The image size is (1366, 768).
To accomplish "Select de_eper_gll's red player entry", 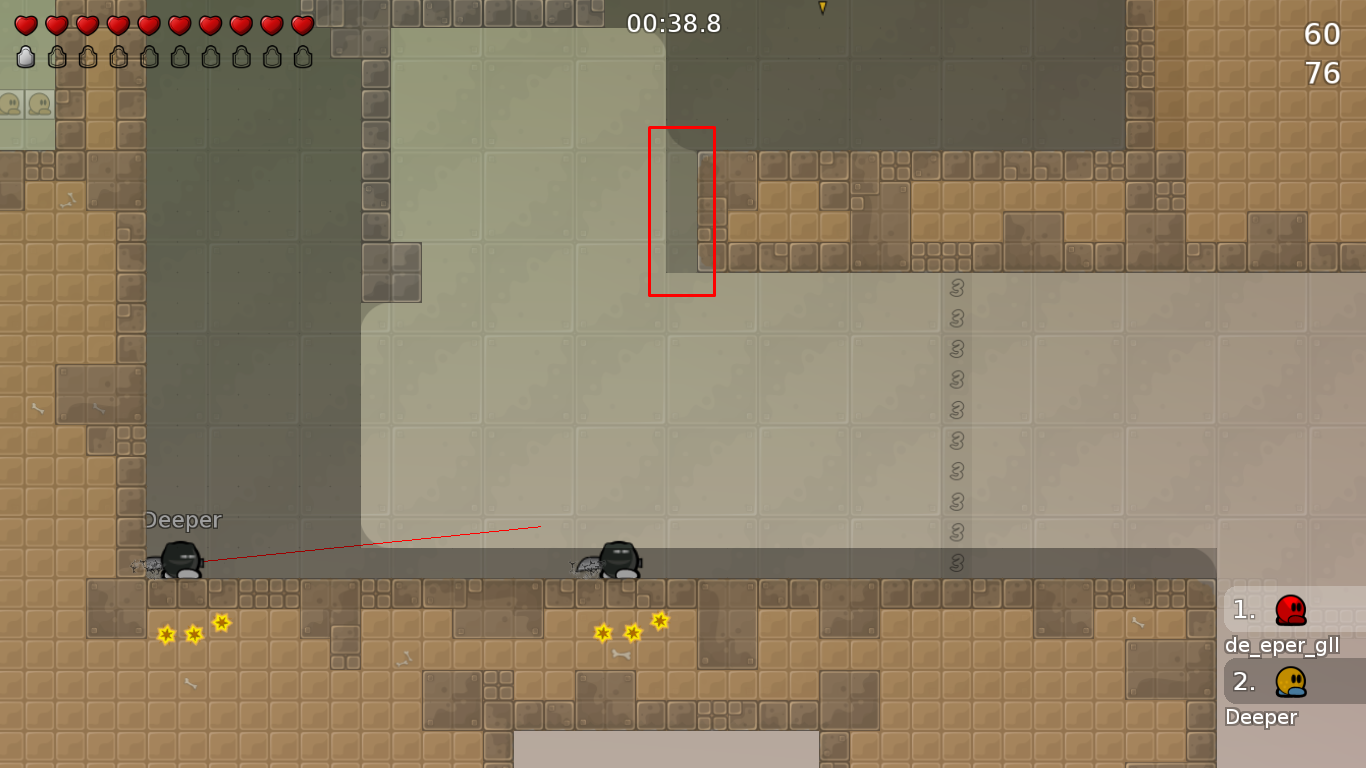I will (1290, 609).
